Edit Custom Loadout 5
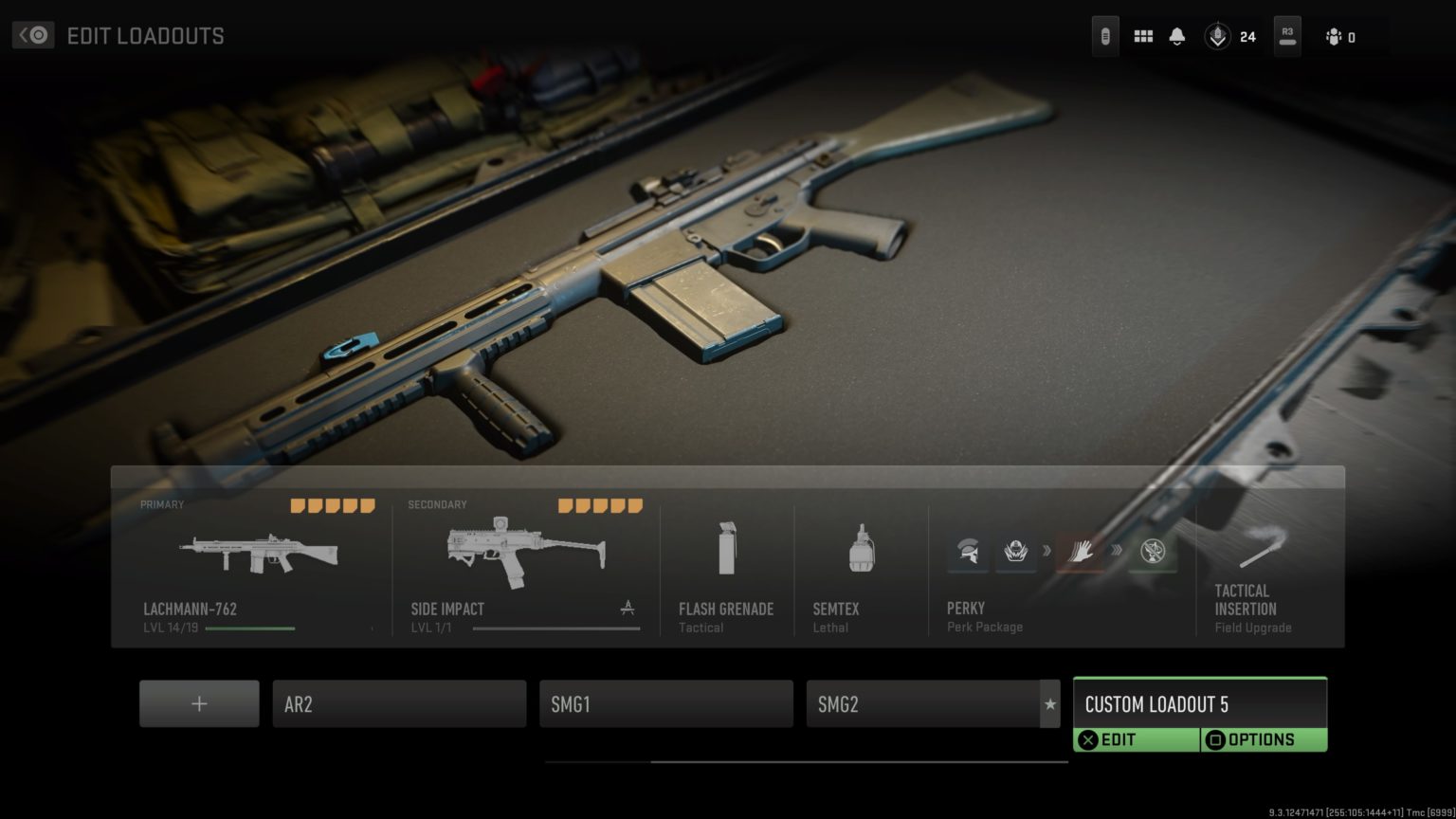The width and height of the screenshot is (1456, 819). 1136,740
